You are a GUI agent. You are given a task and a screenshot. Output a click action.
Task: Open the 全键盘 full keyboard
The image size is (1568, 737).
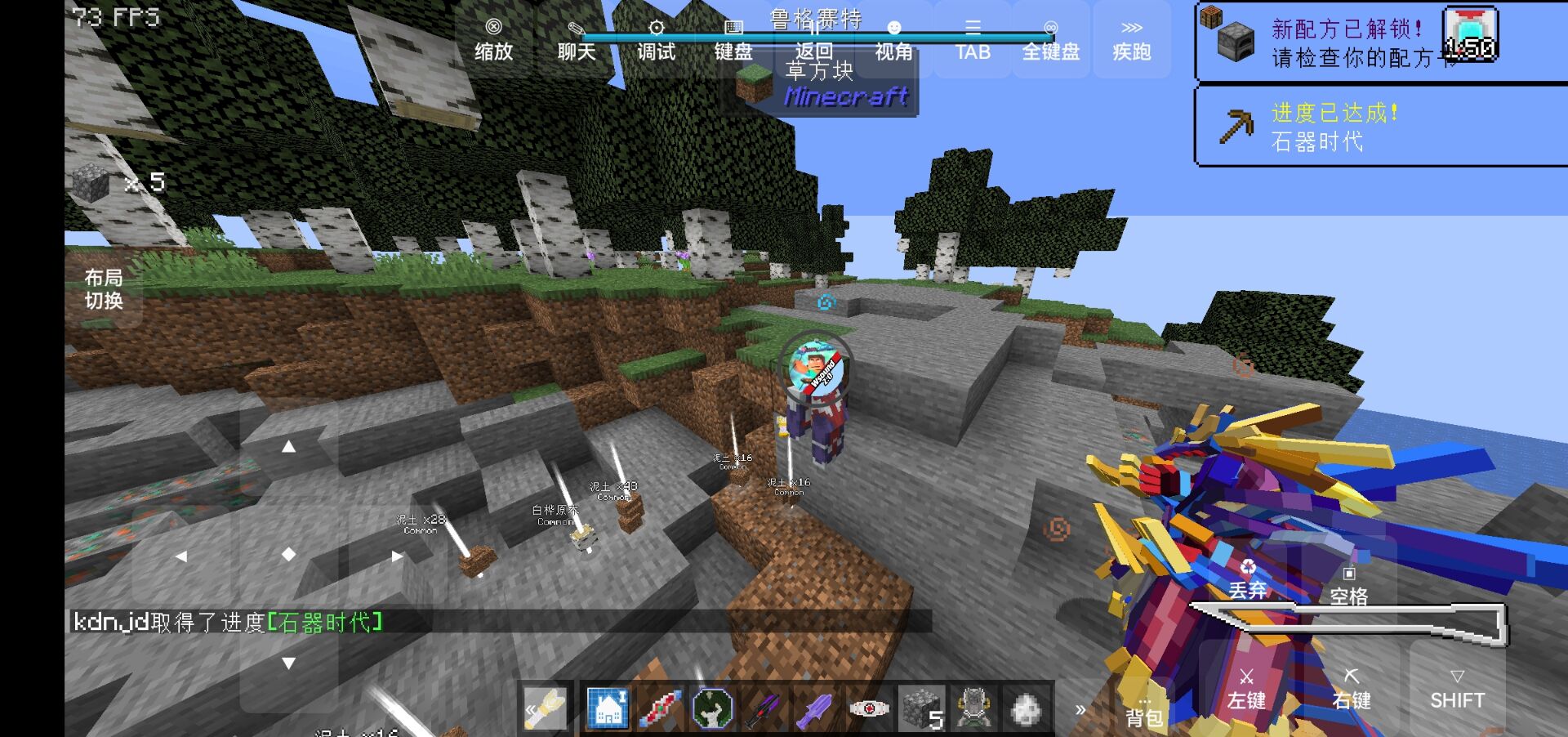tap(1051, 40)
